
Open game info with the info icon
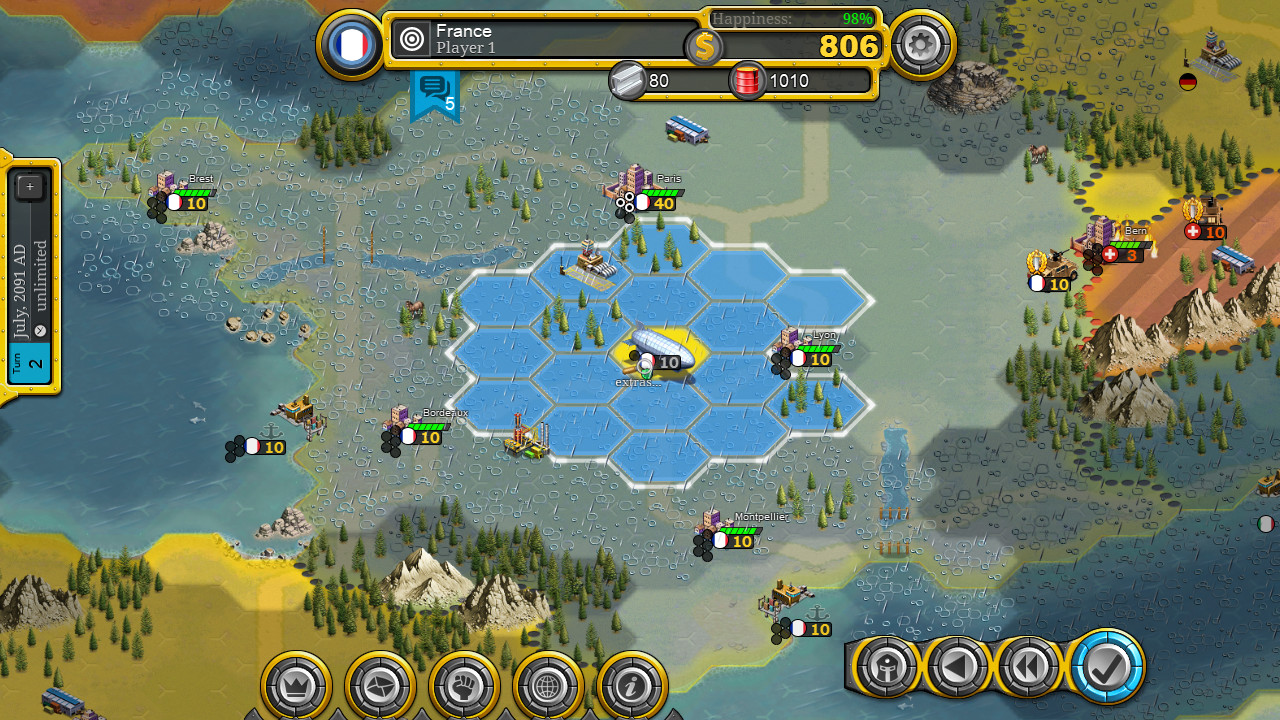click(x=632, y=686)
